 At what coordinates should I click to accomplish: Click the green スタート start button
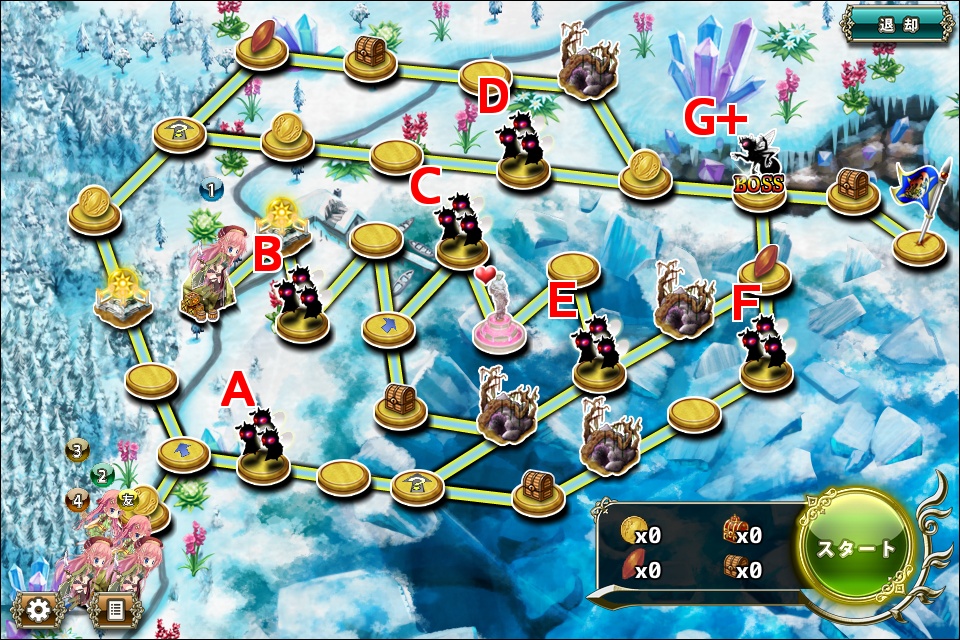854,549
